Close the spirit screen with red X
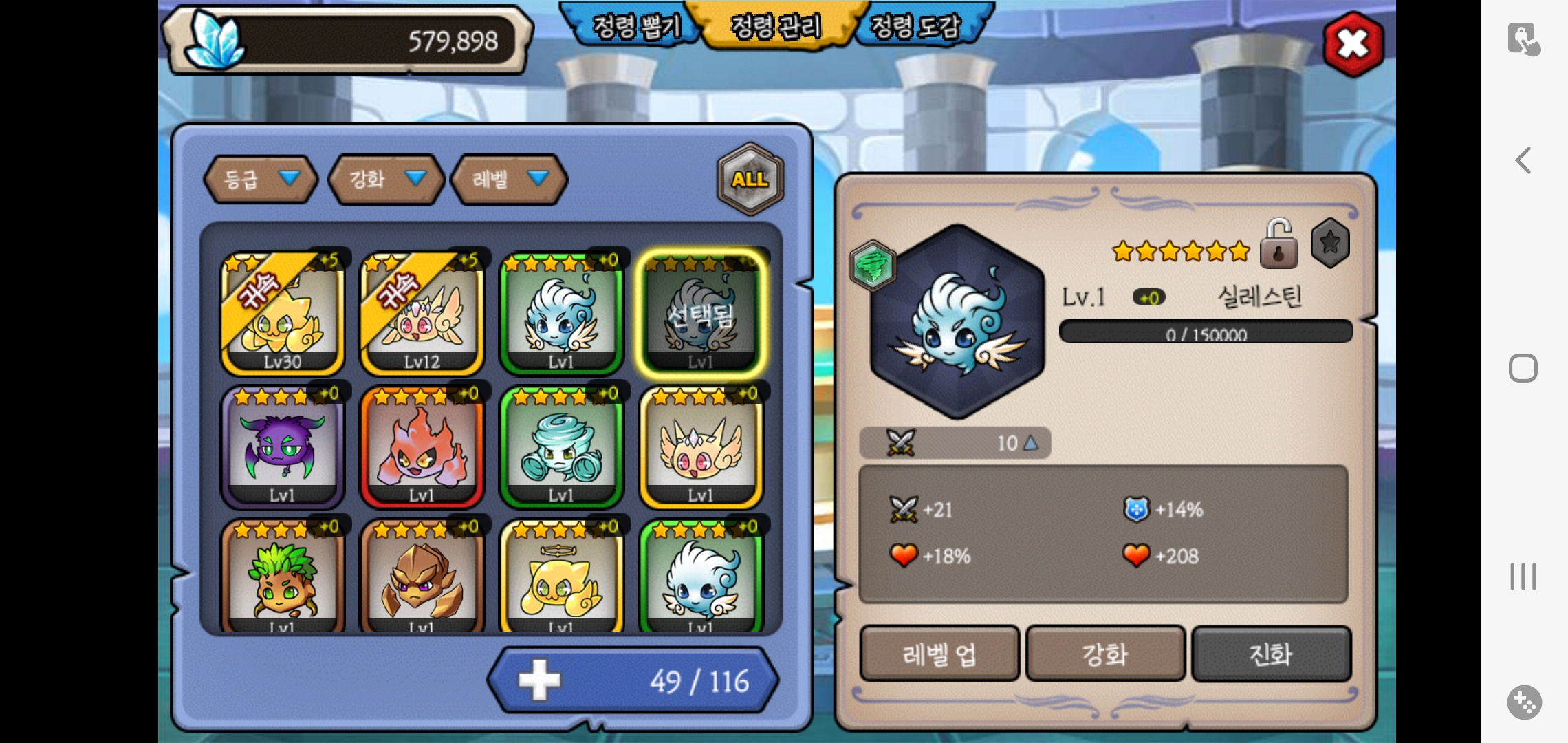 [x=1353, y=45]
